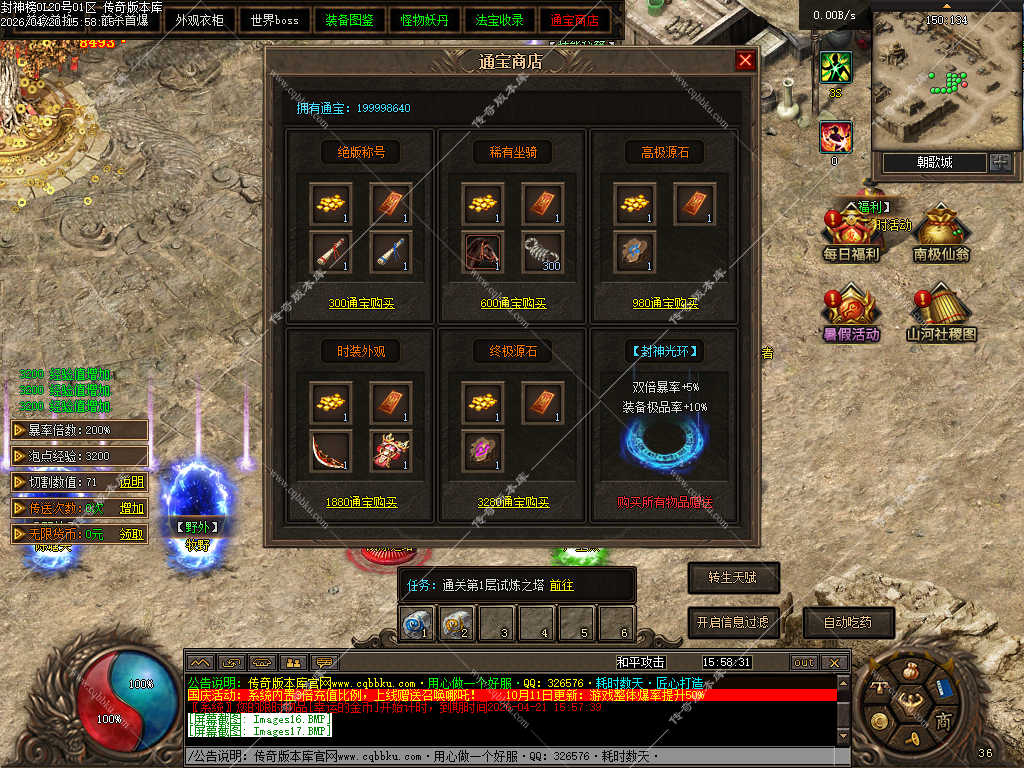Toggle the 自动吃药 auto-potion button
This screenshot has width=1024, height=768.
[x=848, y=622]
